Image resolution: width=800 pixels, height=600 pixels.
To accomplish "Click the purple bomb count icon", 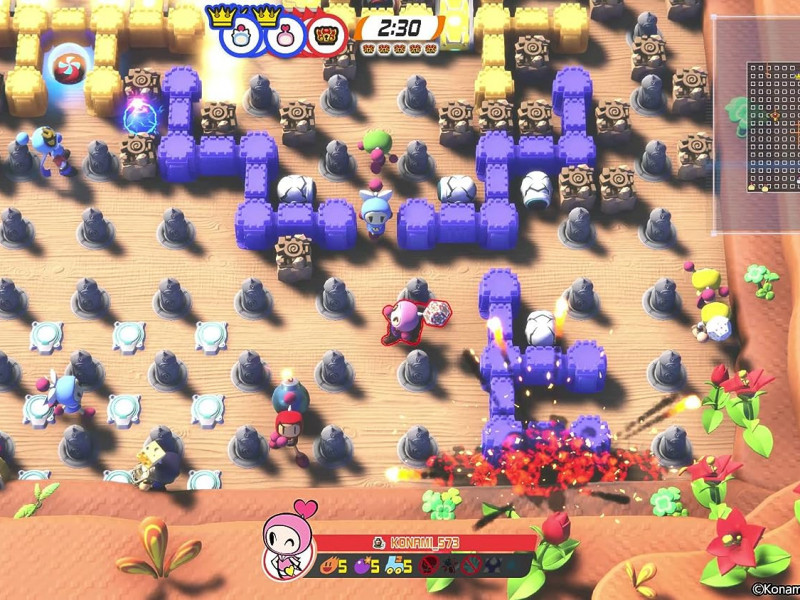I will tap(362, 567).
